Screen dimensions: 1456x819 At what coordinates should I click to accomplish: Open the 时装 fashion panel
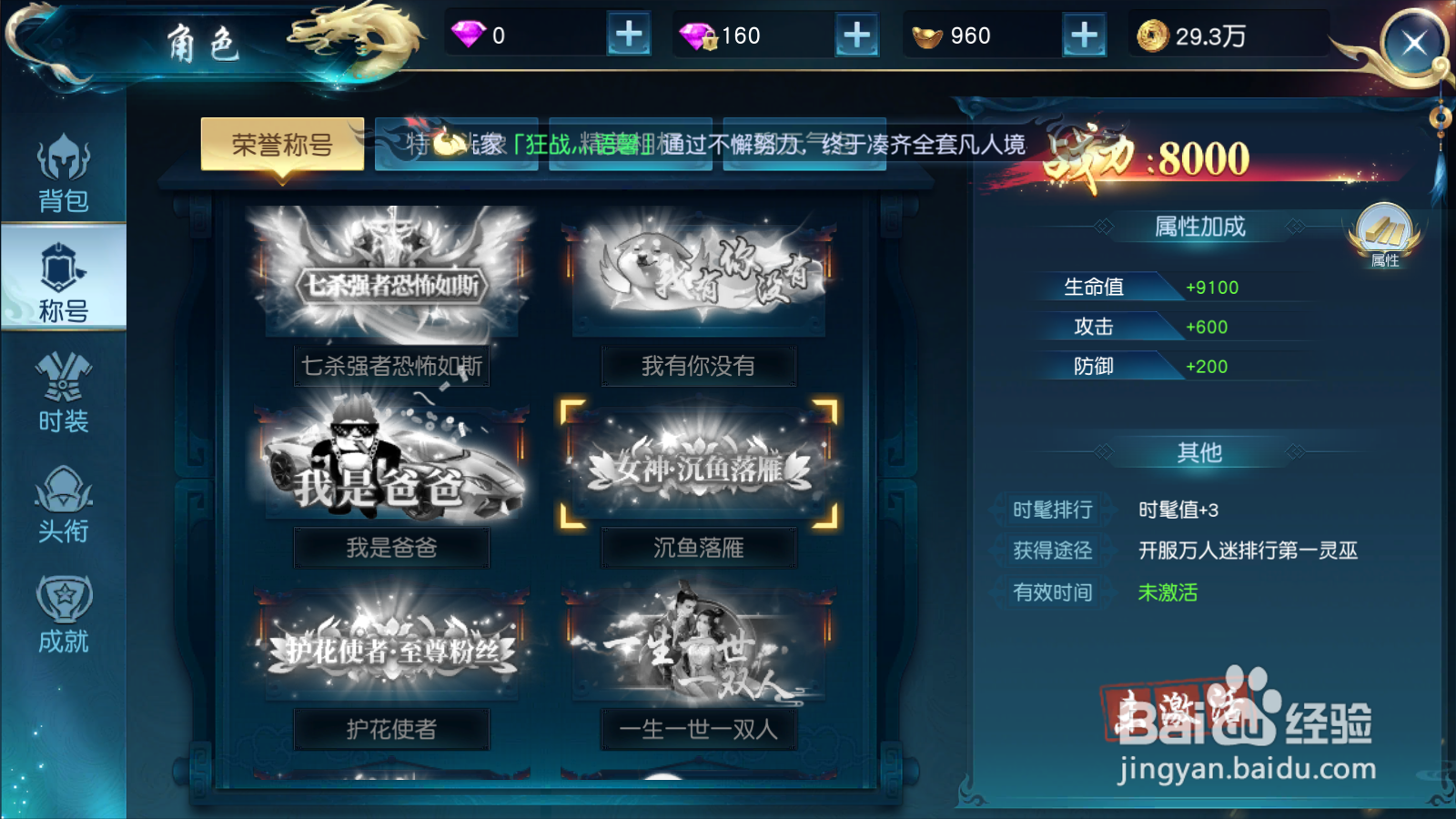(x=62, y=396)
